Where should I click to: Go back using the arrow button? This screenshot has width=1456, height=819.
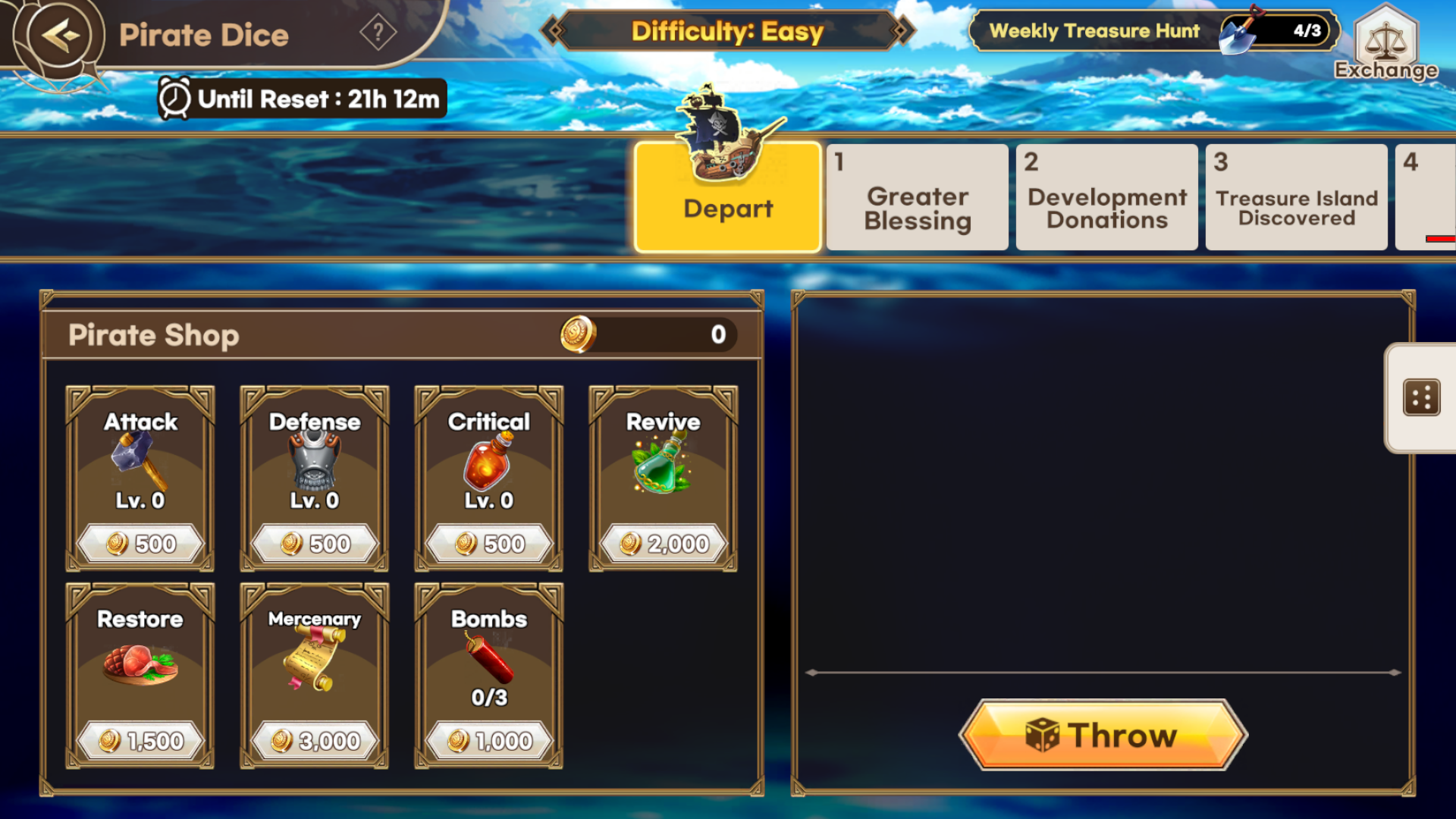pos(59,35)
